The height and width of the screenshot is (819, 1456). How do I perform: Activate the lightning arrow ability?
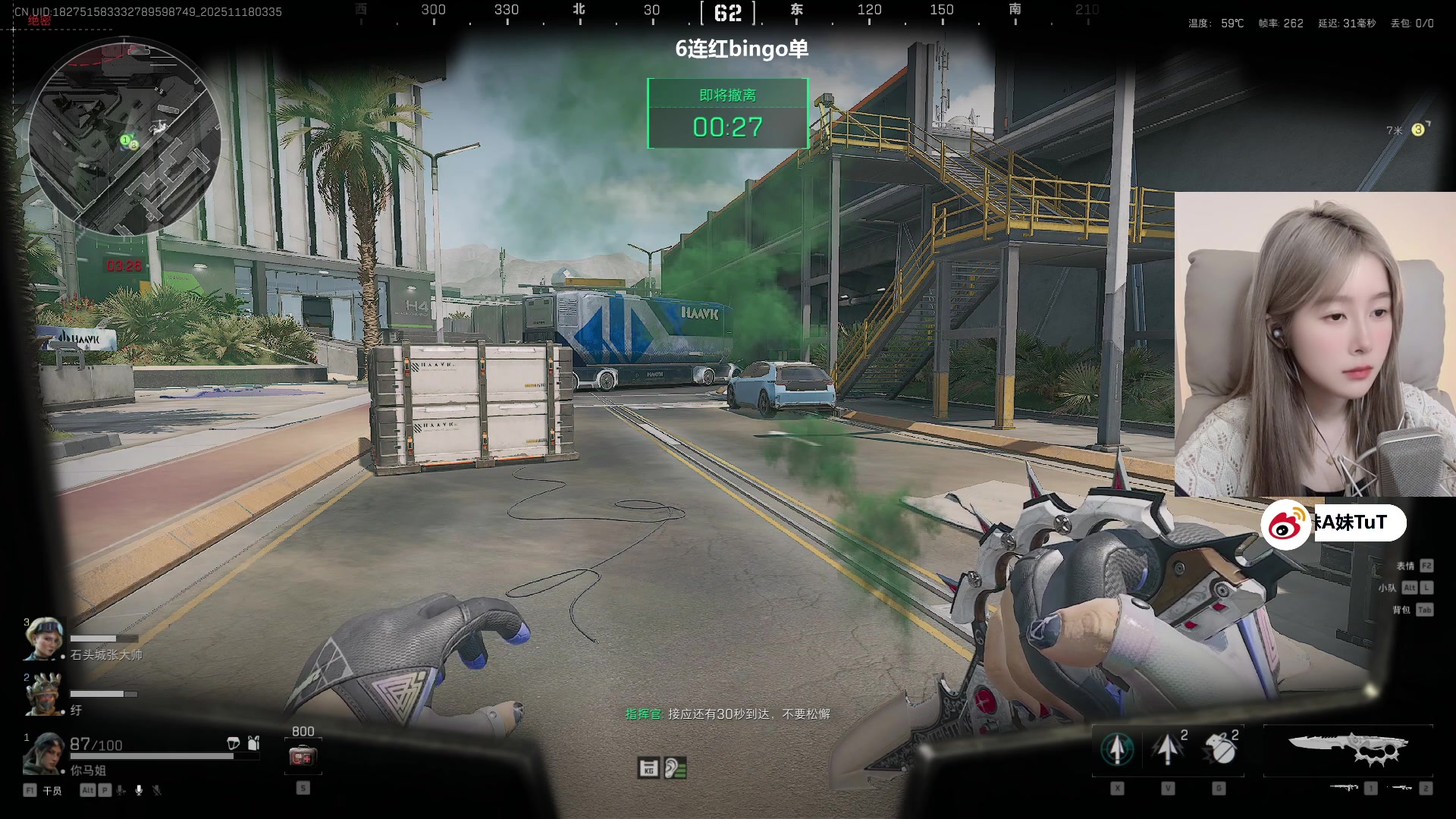[1167, 749]
